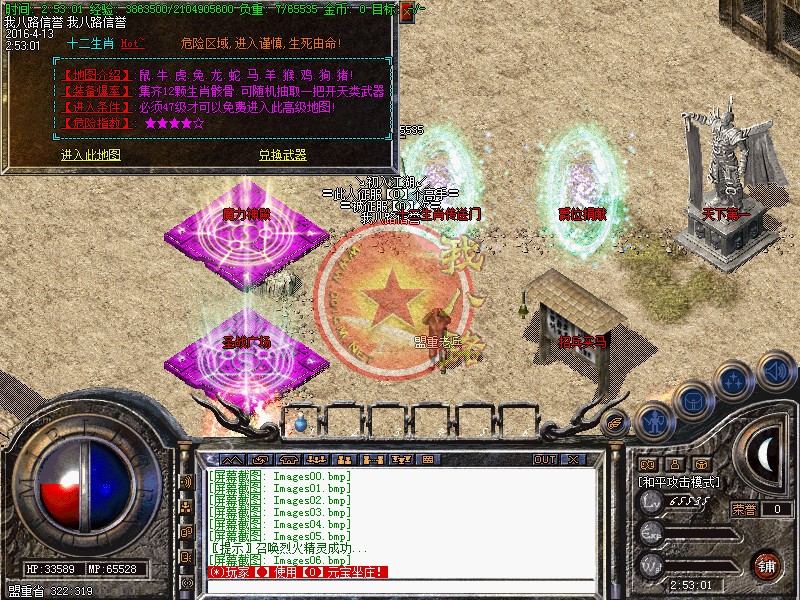Click the OUT button above the chat

(x=545, y=459)
